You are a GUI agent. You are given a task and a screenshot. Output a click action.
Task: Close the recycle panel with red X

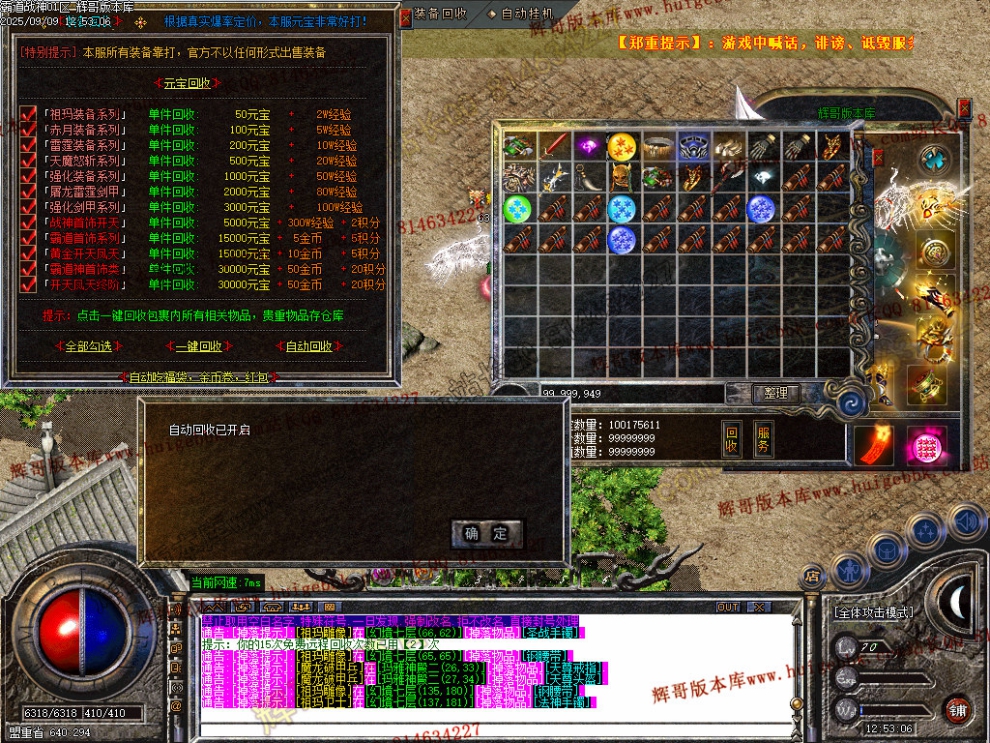pos(405,17)
